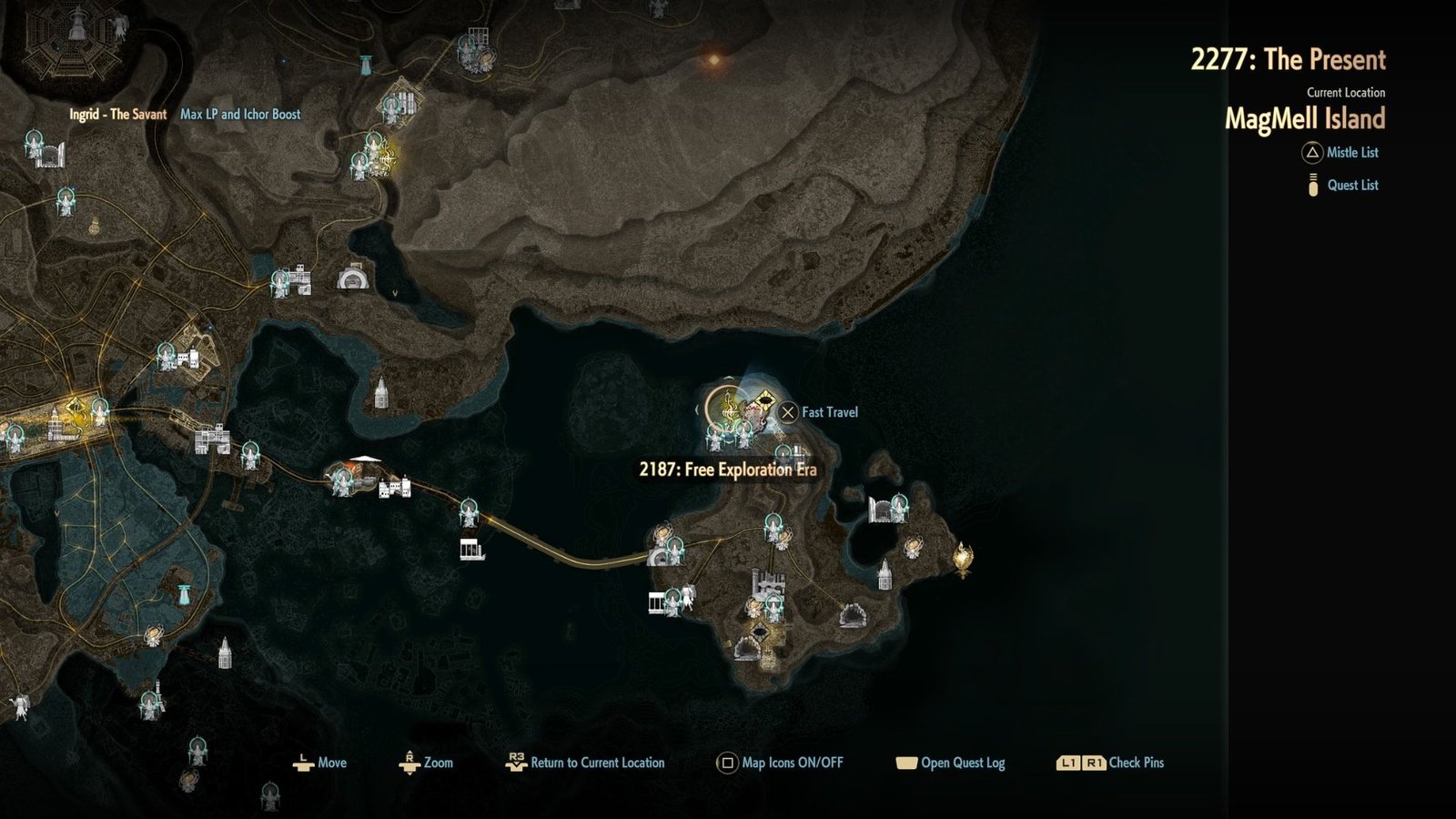This screenshot has width=1456, height=819.
Task: Open the Quest Log
Action: [953, 764]
